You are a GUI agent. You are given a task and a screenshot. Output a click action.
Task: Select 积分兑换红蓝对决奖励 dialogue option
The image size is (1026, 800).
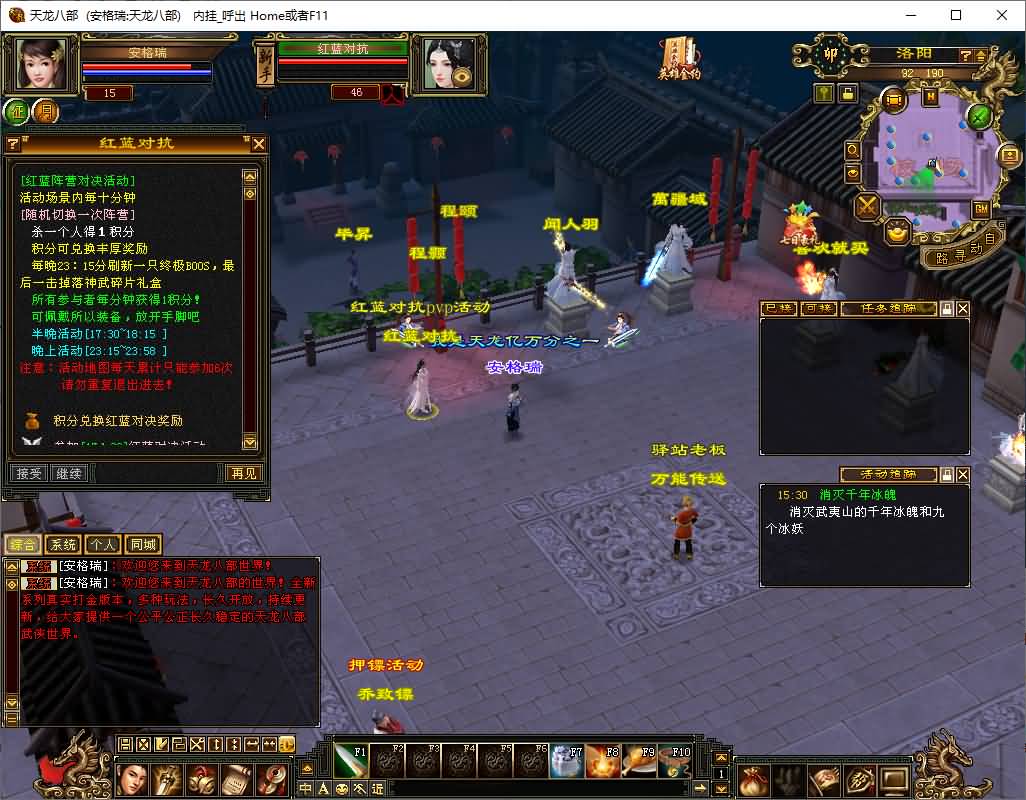point(118,421)
